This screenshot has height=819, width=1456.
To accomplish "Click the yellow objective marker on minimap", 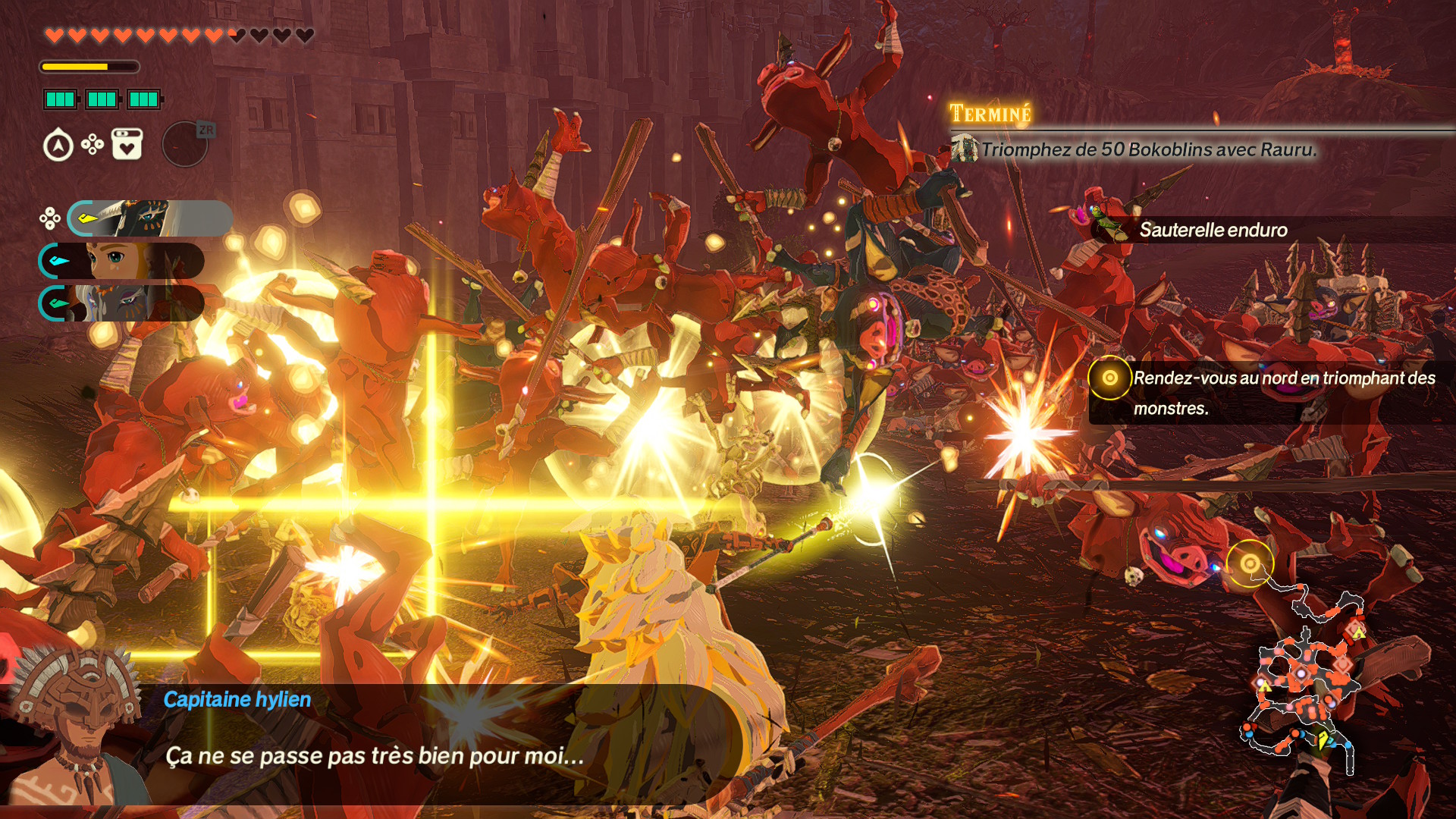I will click(1250, 563).
